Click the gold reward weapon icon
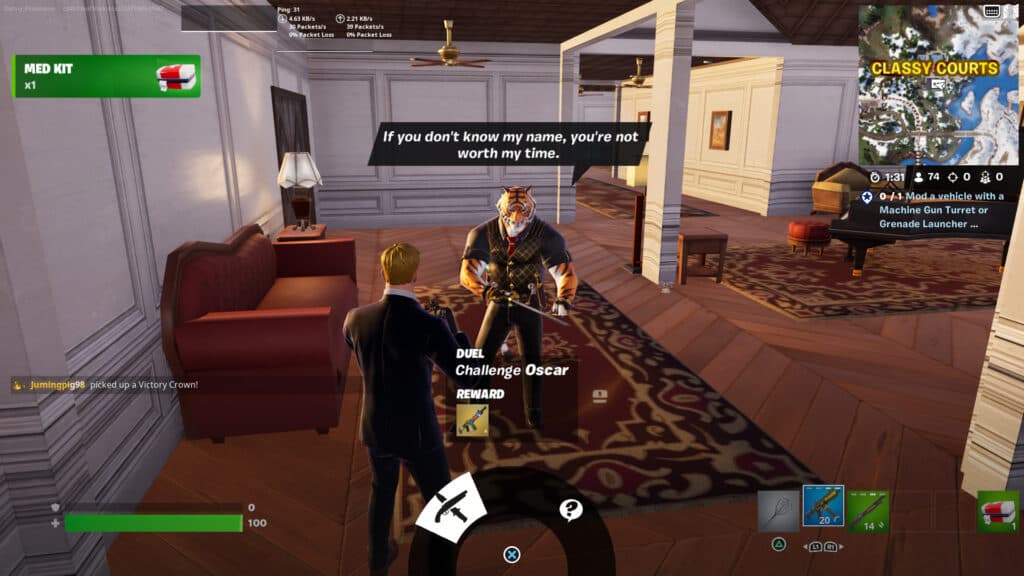1024x576 pixels. click(x=472, y=420)
